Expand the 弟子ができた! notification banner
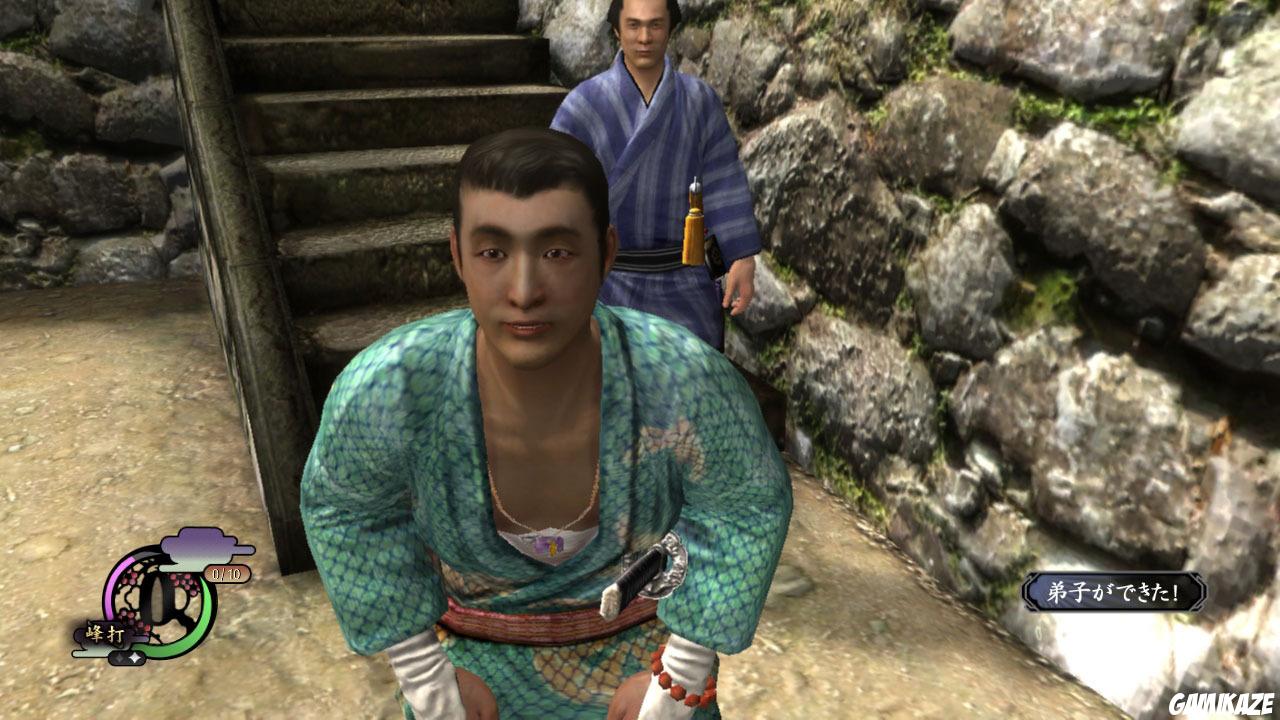 pyautogui.click(x=1115, y=590)
